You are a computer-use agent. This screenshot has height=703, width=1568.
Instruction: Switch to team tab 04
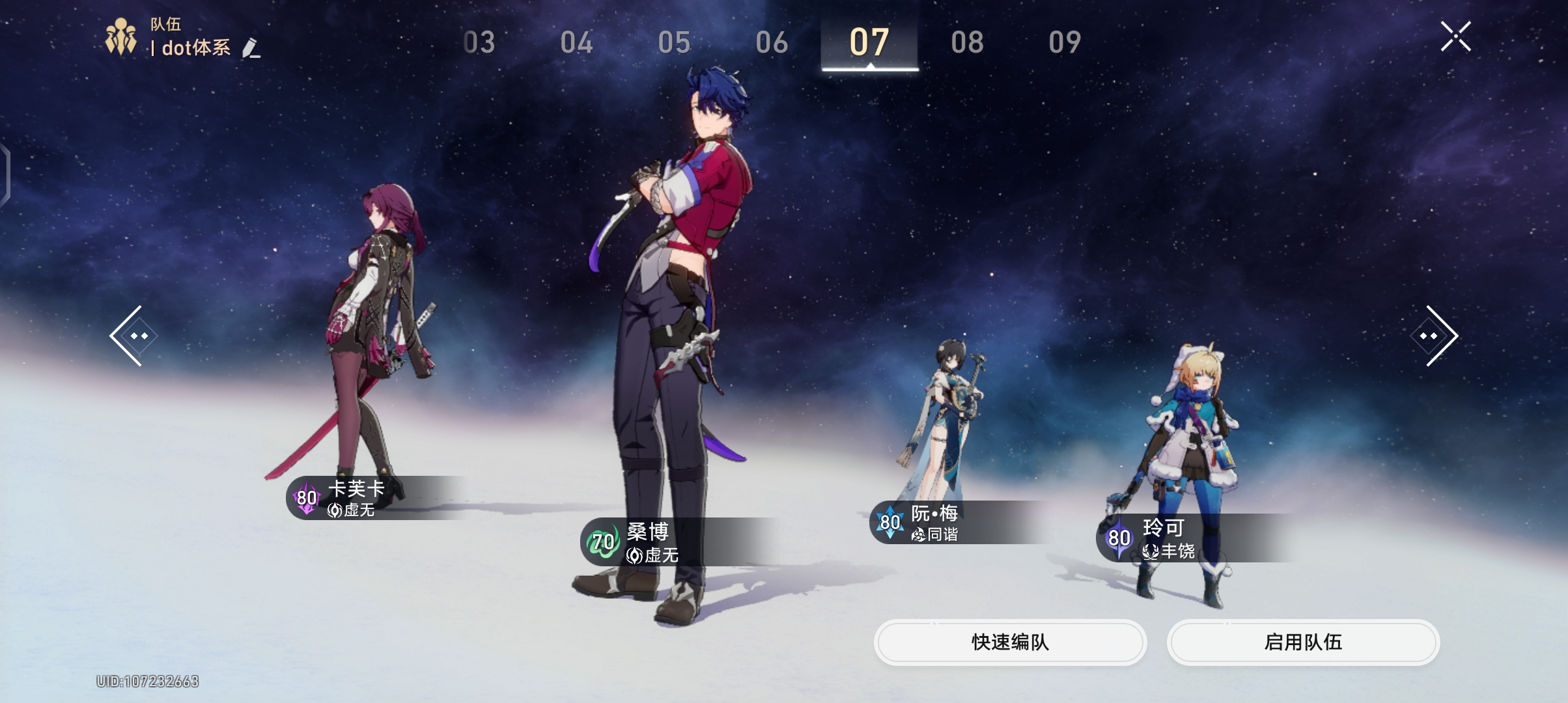tap(576, 43)
